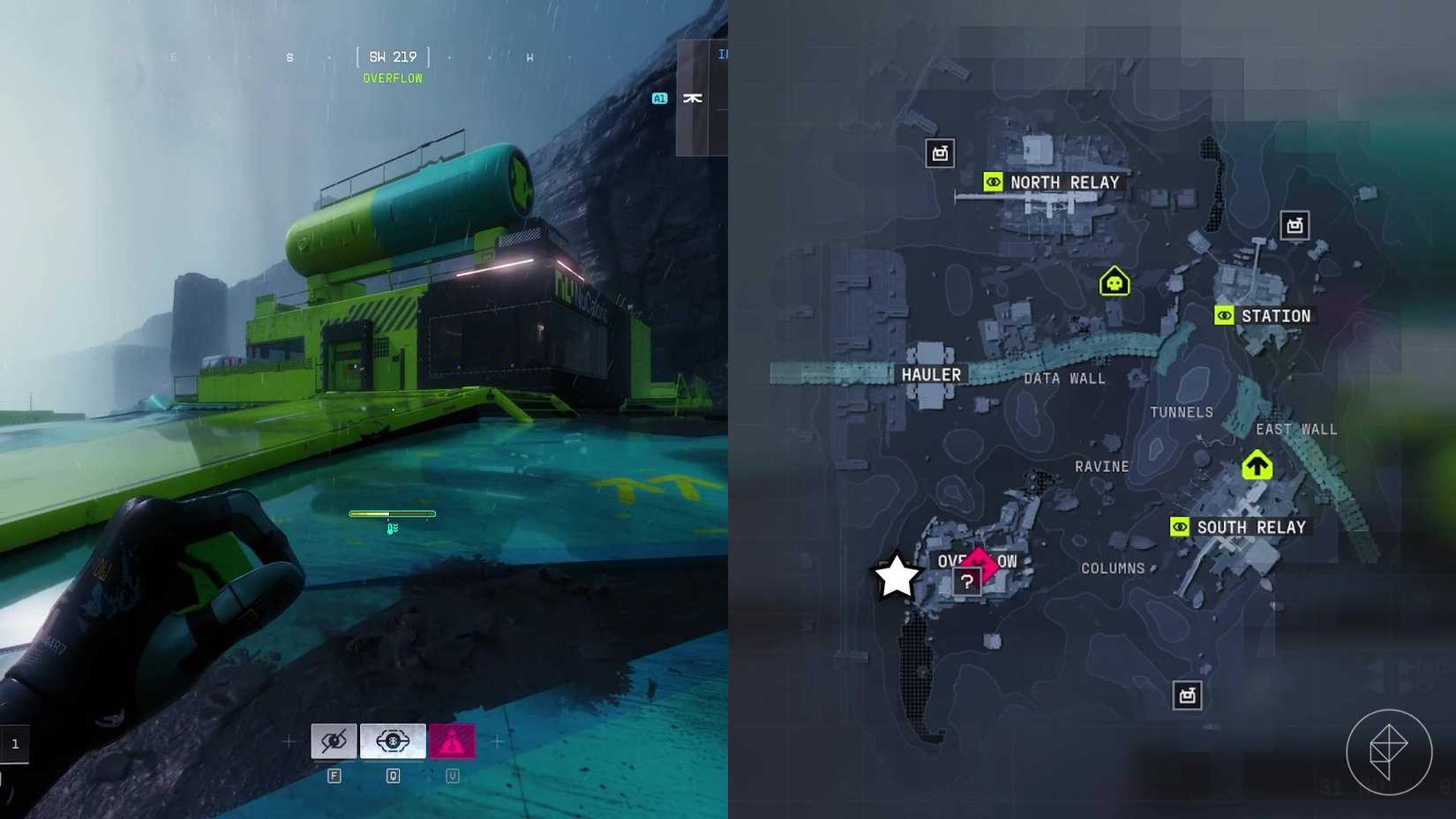Select the invisibility ability bound to F
This screenshot has height=819, width=1456.
(x=334, y=740)
